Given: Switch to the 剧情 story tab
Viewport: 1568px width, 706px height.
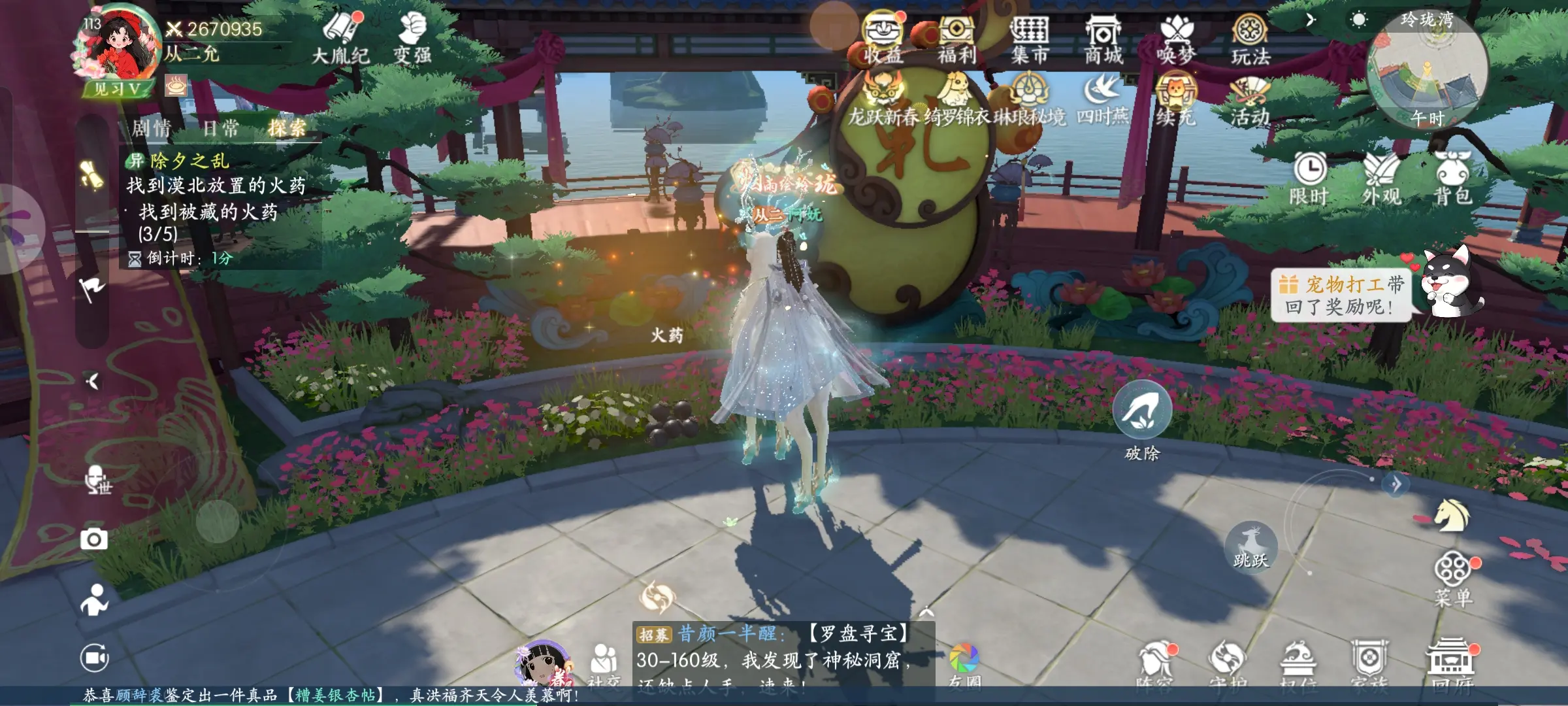Looking at the screenshot, I should tap(152, 128).
